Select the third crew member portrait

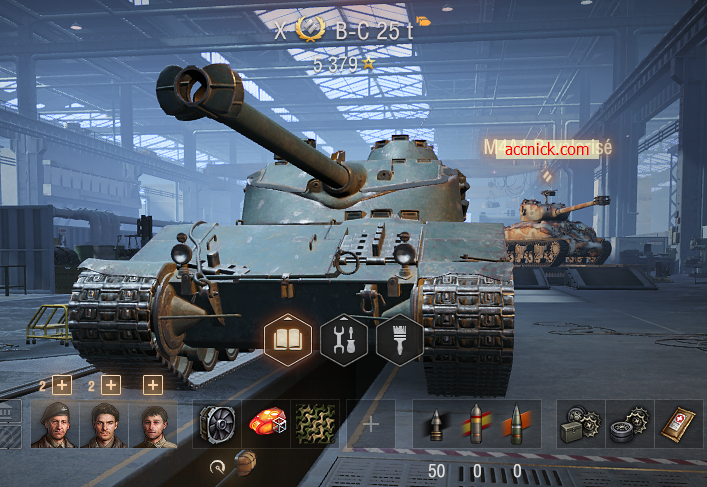[153, 424]
